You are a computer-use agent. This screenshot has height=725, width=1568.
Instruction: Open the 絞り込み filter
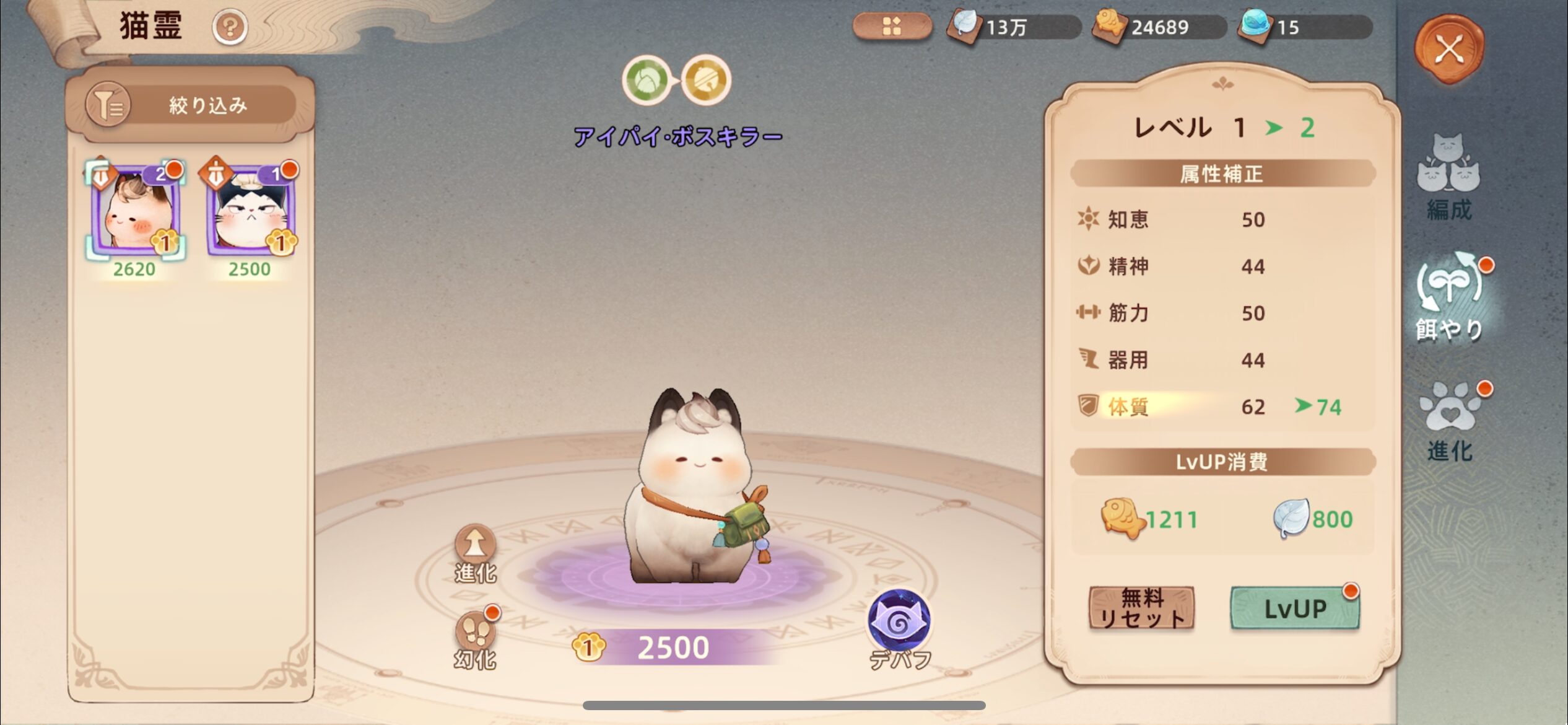point(189,105)
